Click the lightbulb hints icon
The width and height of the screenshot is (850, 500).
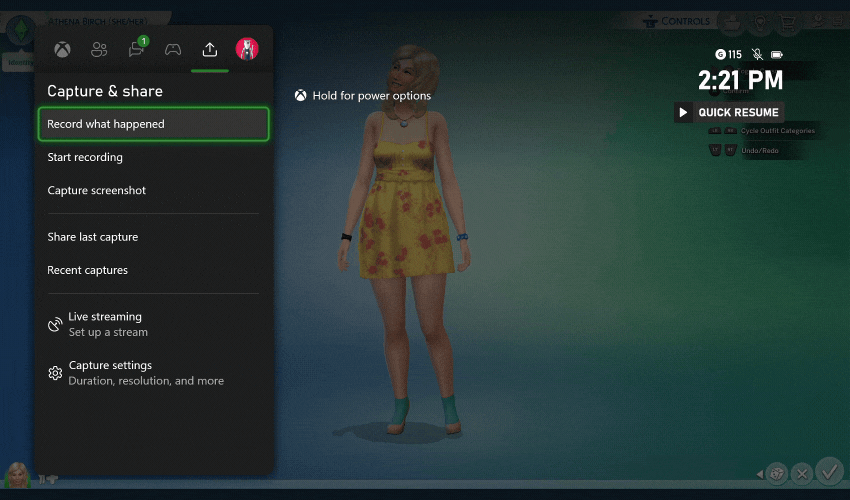(x=762, y=21)
